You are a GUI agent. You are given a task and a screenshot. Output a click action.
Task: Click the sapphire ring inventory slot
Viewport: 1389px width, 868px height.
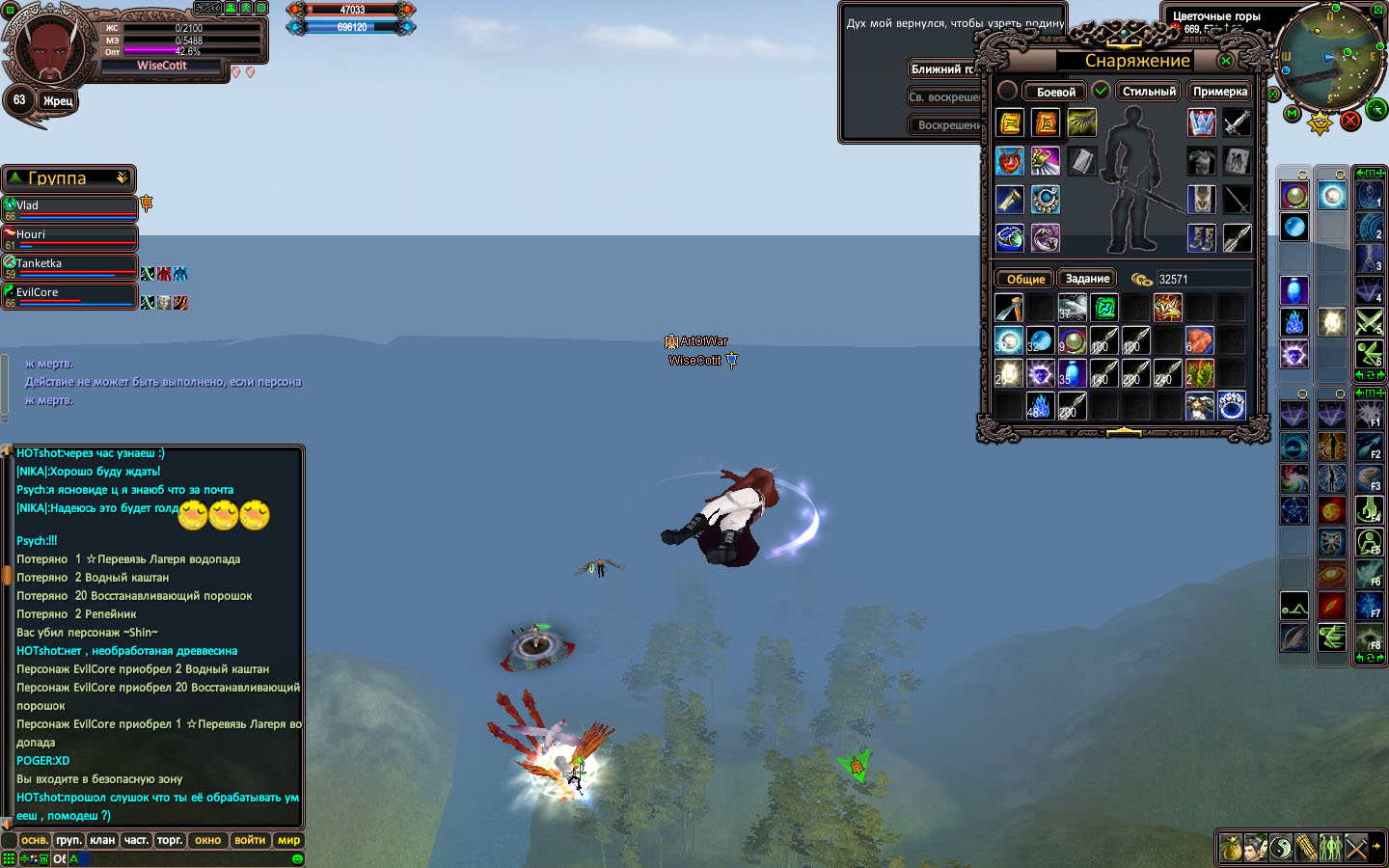tap(1231, 406)
